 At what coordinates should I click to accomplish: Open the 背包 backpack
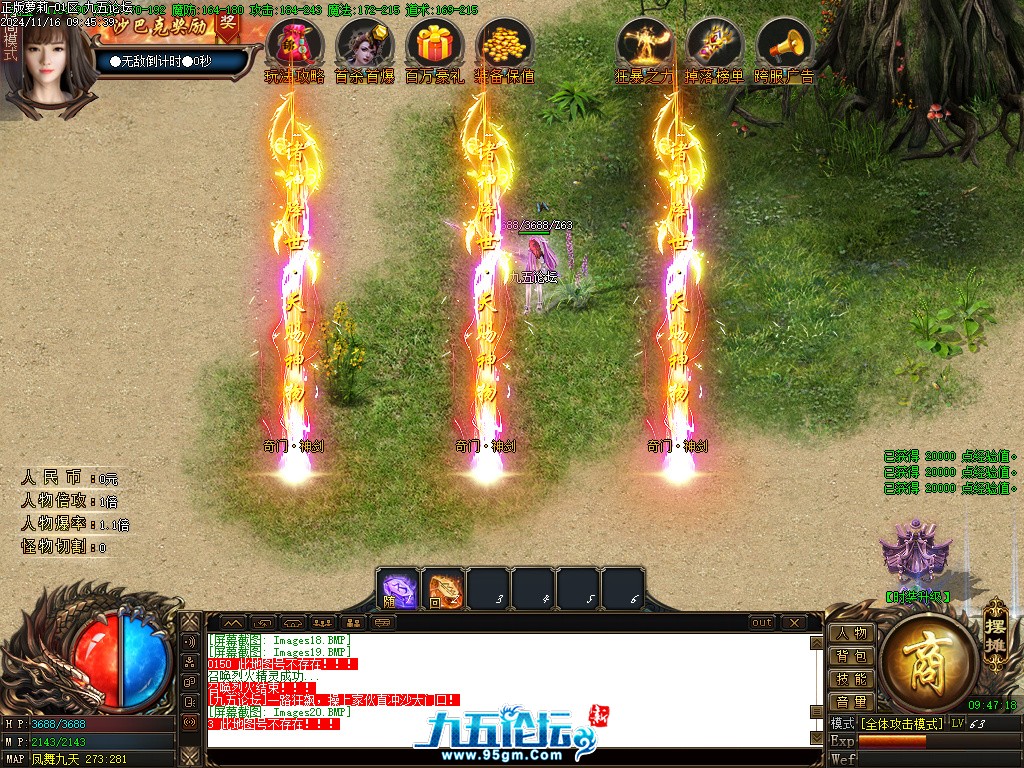coord(852,656)
